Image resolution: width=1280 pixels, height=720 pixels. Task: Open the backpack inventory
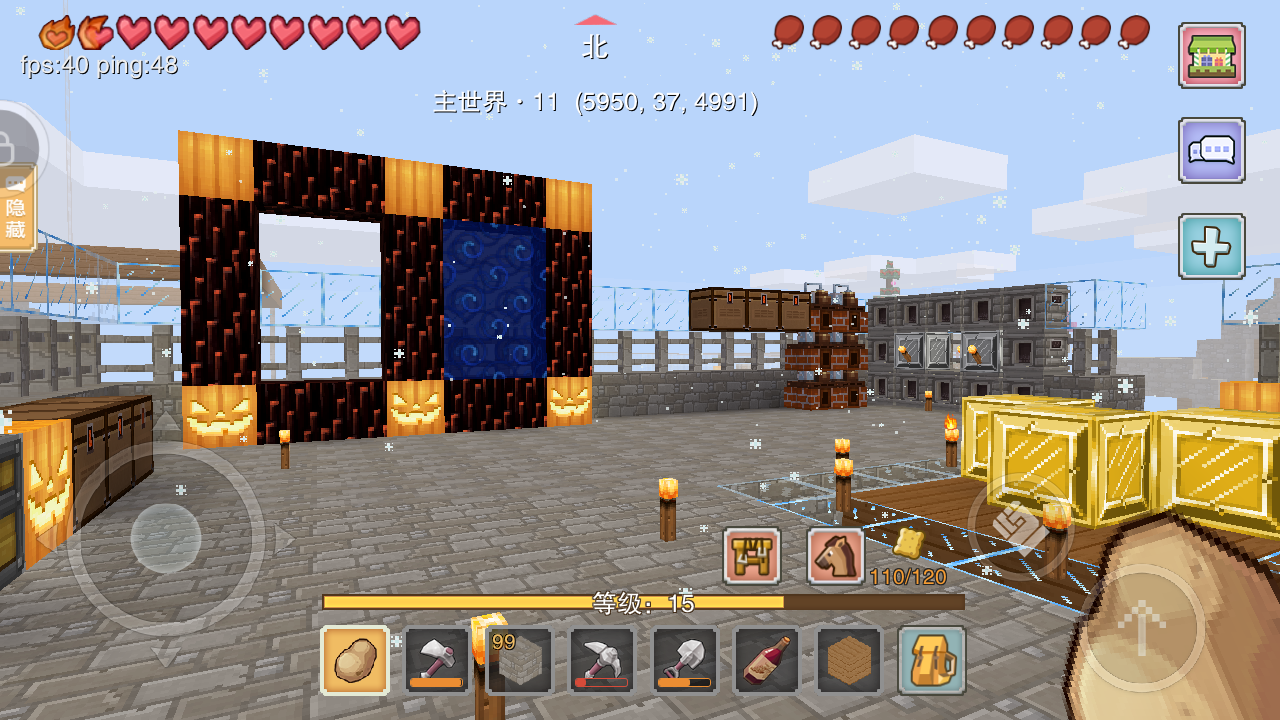(x=931, y=660)
